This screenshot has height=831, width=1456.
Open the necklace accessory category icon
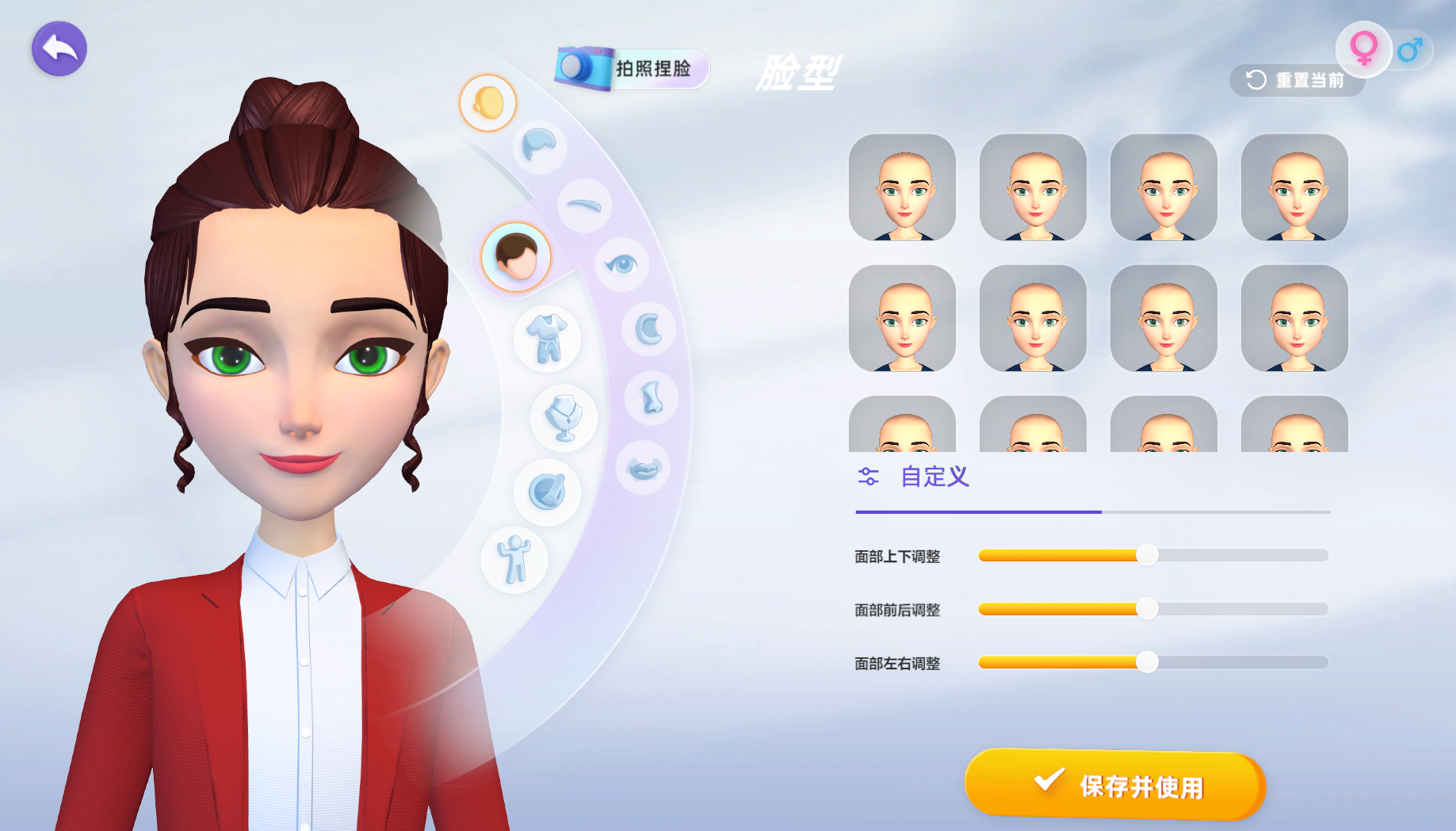click(x=564, y=417)
